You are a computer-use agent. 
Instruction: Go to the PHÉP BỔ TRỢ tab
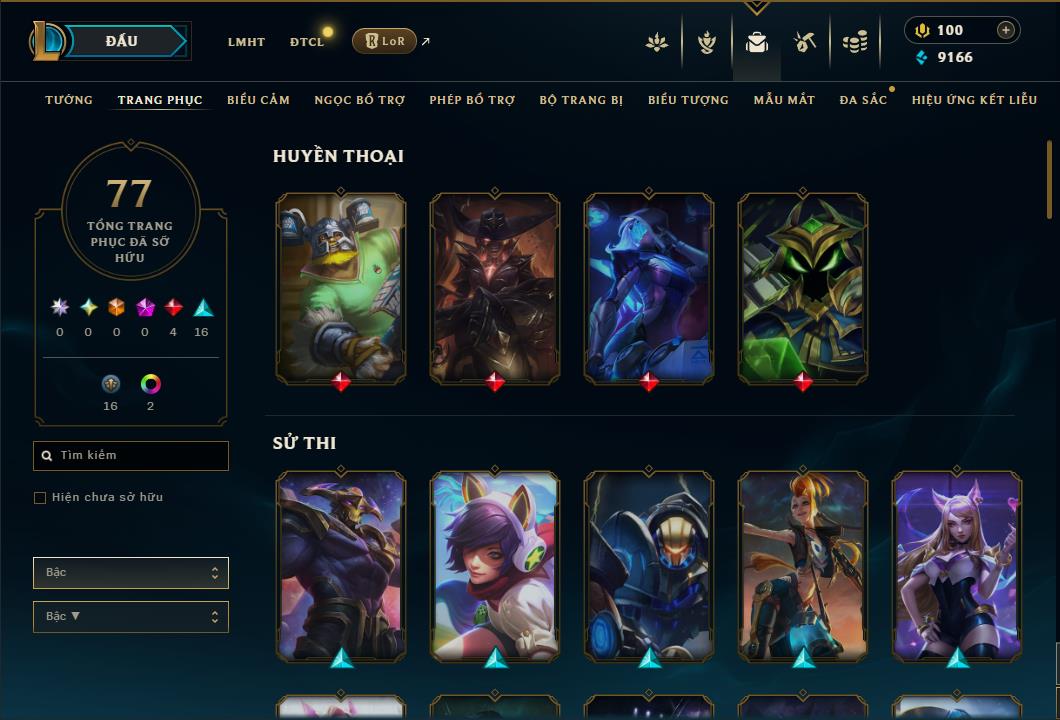click(472, 100)
